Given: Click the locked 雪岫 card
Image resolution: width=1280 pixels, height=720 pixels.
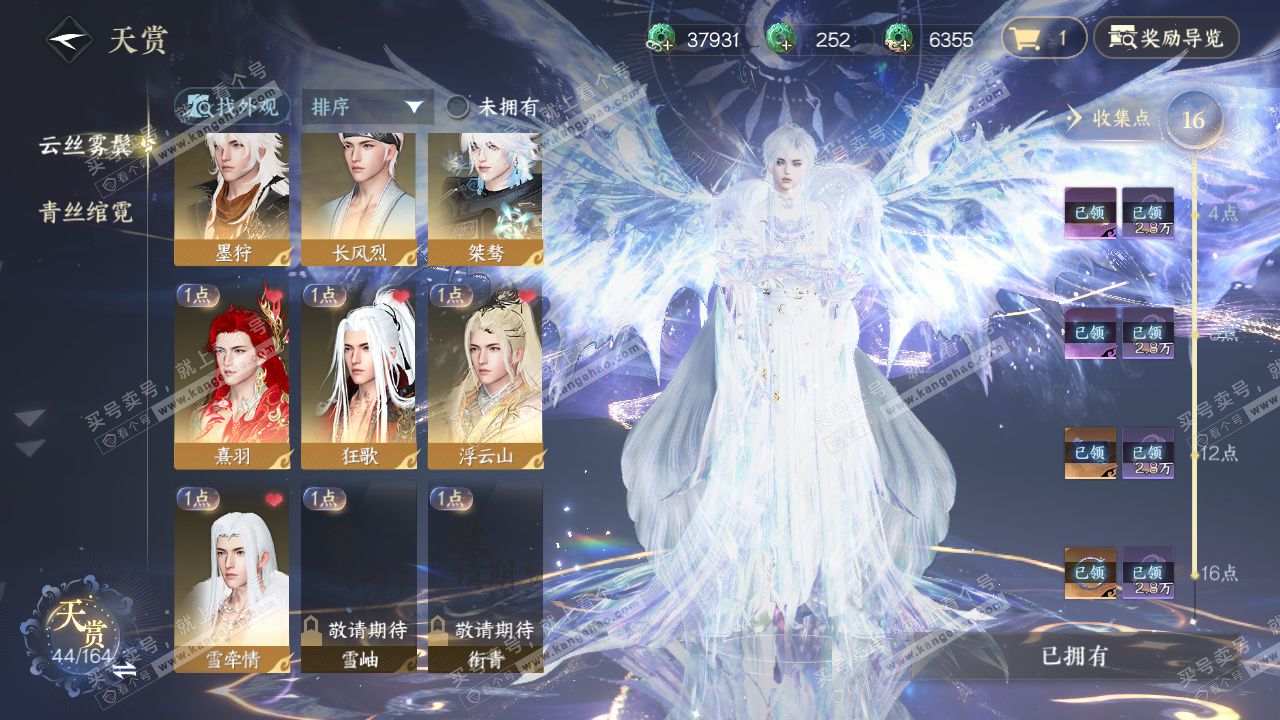Looking at the screenshot, I should [x=359, y=578].
